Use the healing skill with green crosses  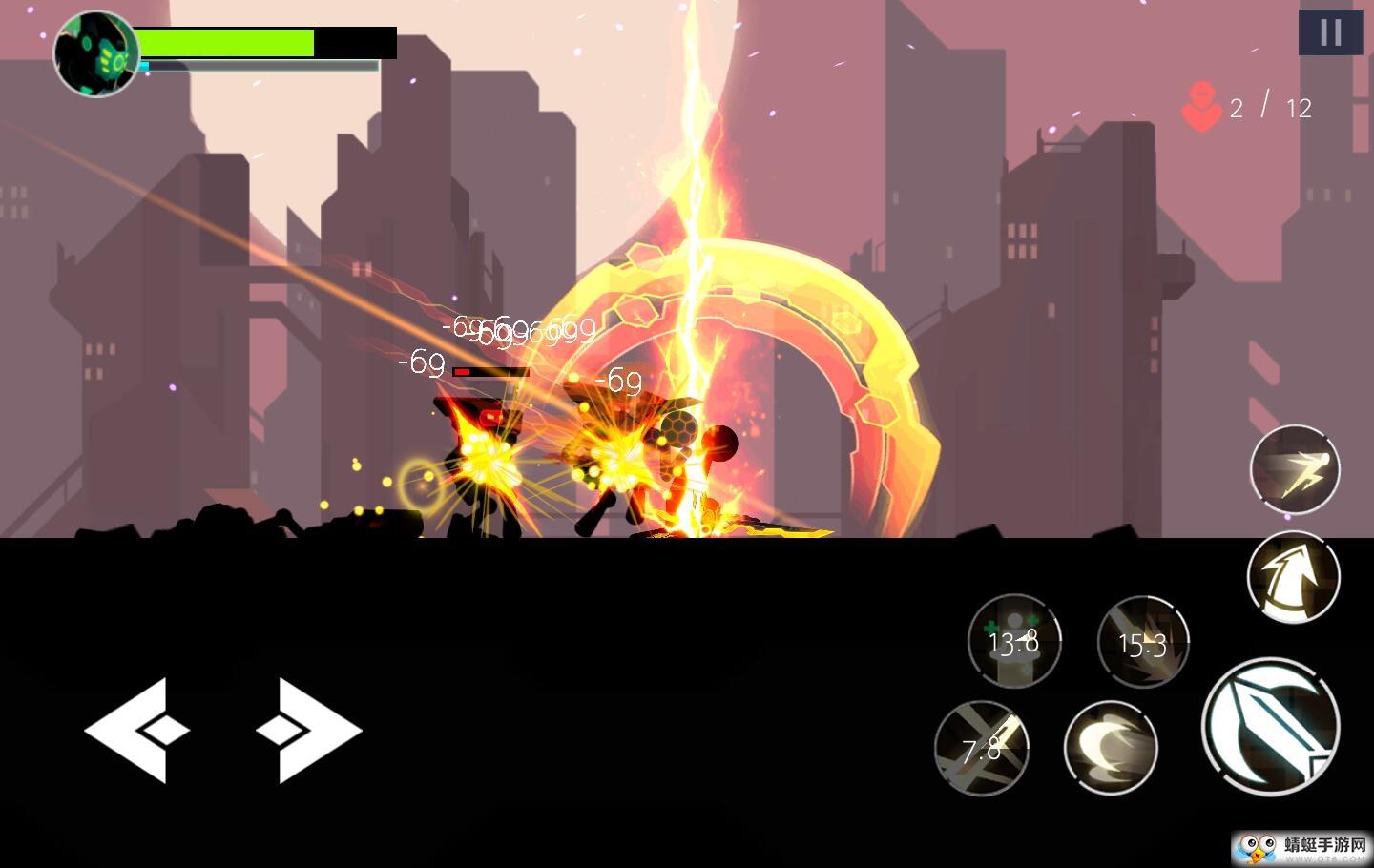point(1013,641)
